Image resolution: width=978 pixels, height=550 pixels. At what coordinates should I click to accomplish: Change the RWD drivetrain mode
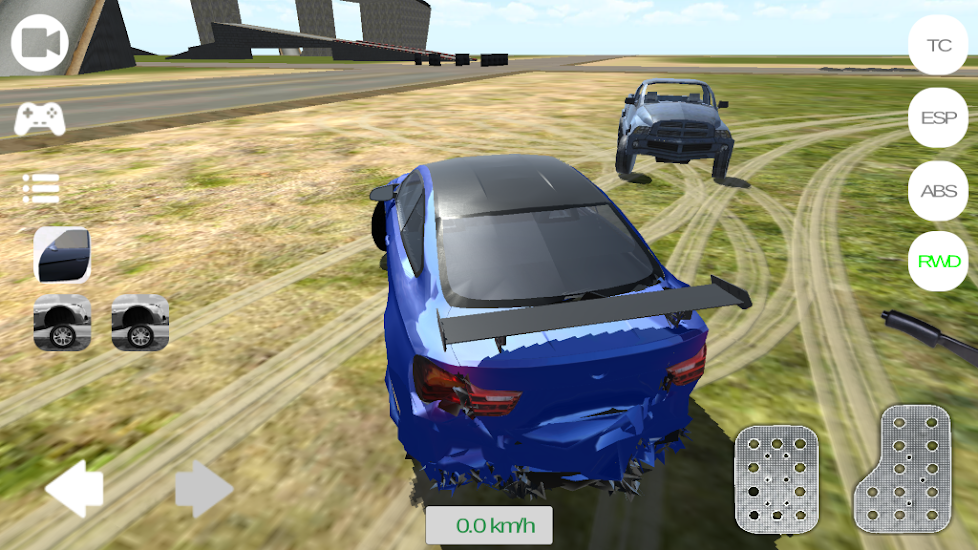tap(938, 262)
